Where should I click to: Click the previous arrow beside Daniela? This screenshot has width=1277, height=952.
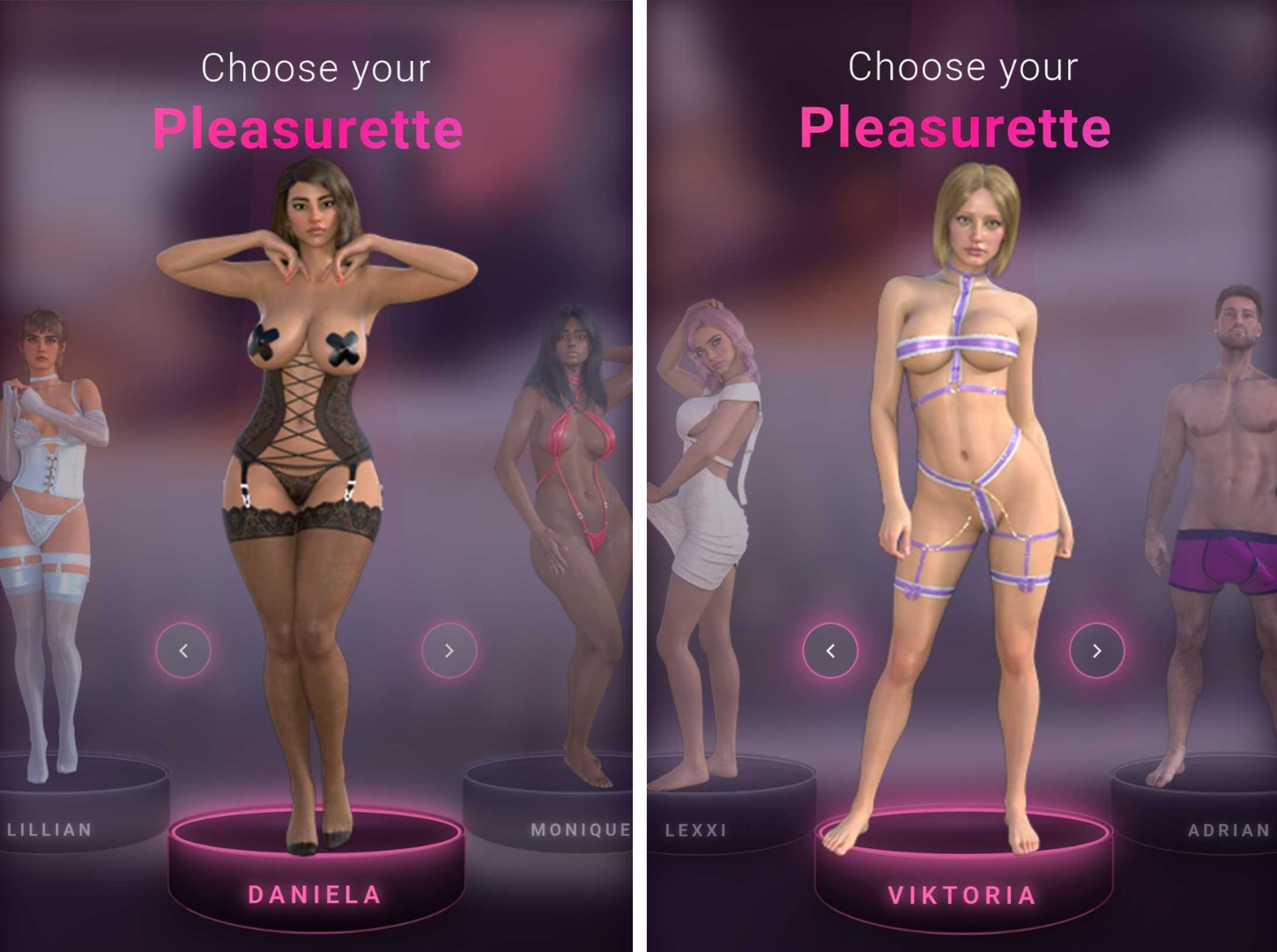183,651
